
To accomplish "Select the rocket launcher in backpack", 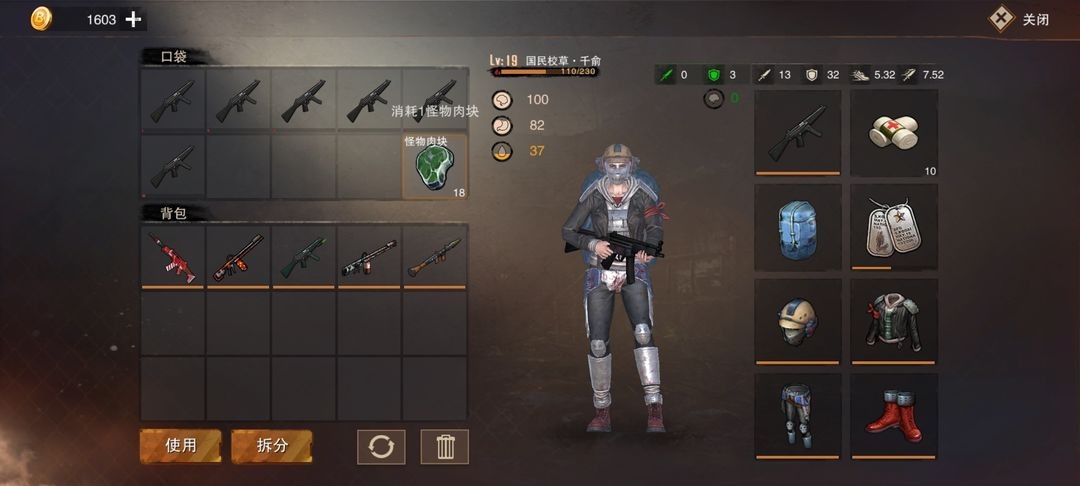I will click(435, 256).
